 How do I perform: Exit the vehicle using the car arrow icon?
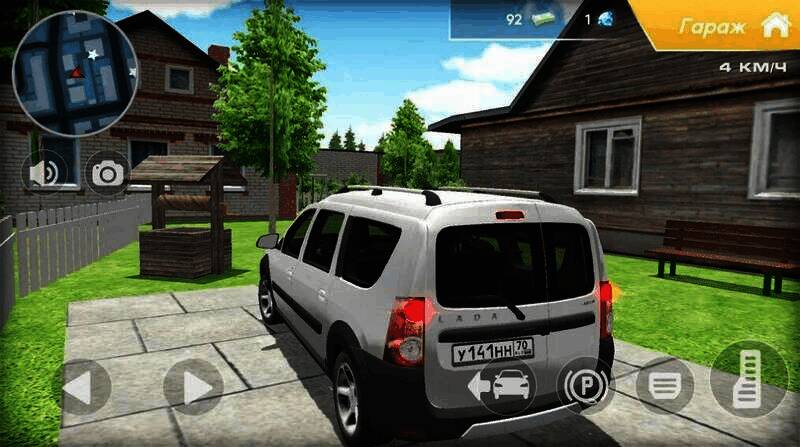point(507,384)
